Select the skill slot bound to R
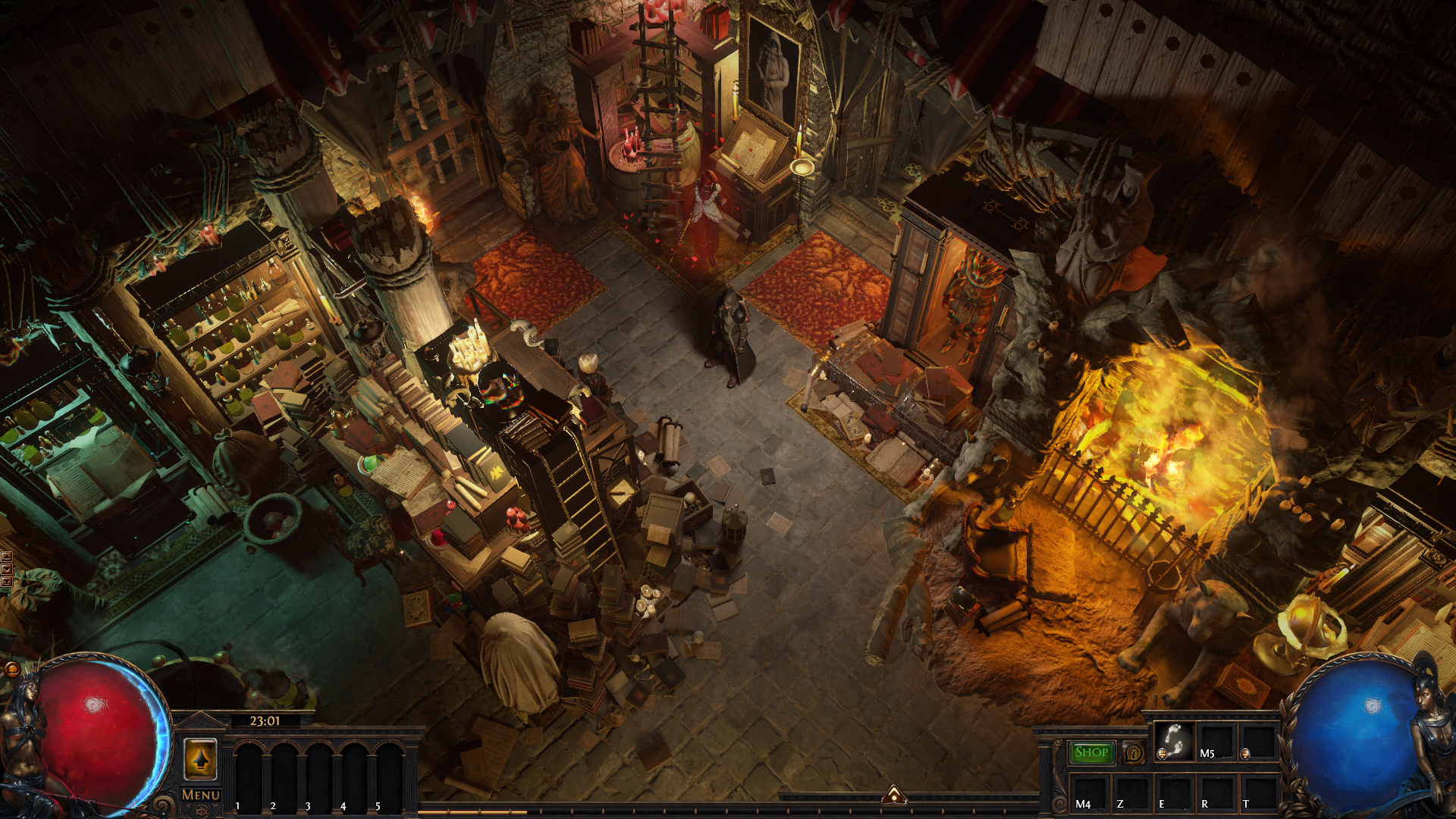Image resolution: width=1456 pixels, height=819 pixels. pyautogui.click(x=1216, y=792)
